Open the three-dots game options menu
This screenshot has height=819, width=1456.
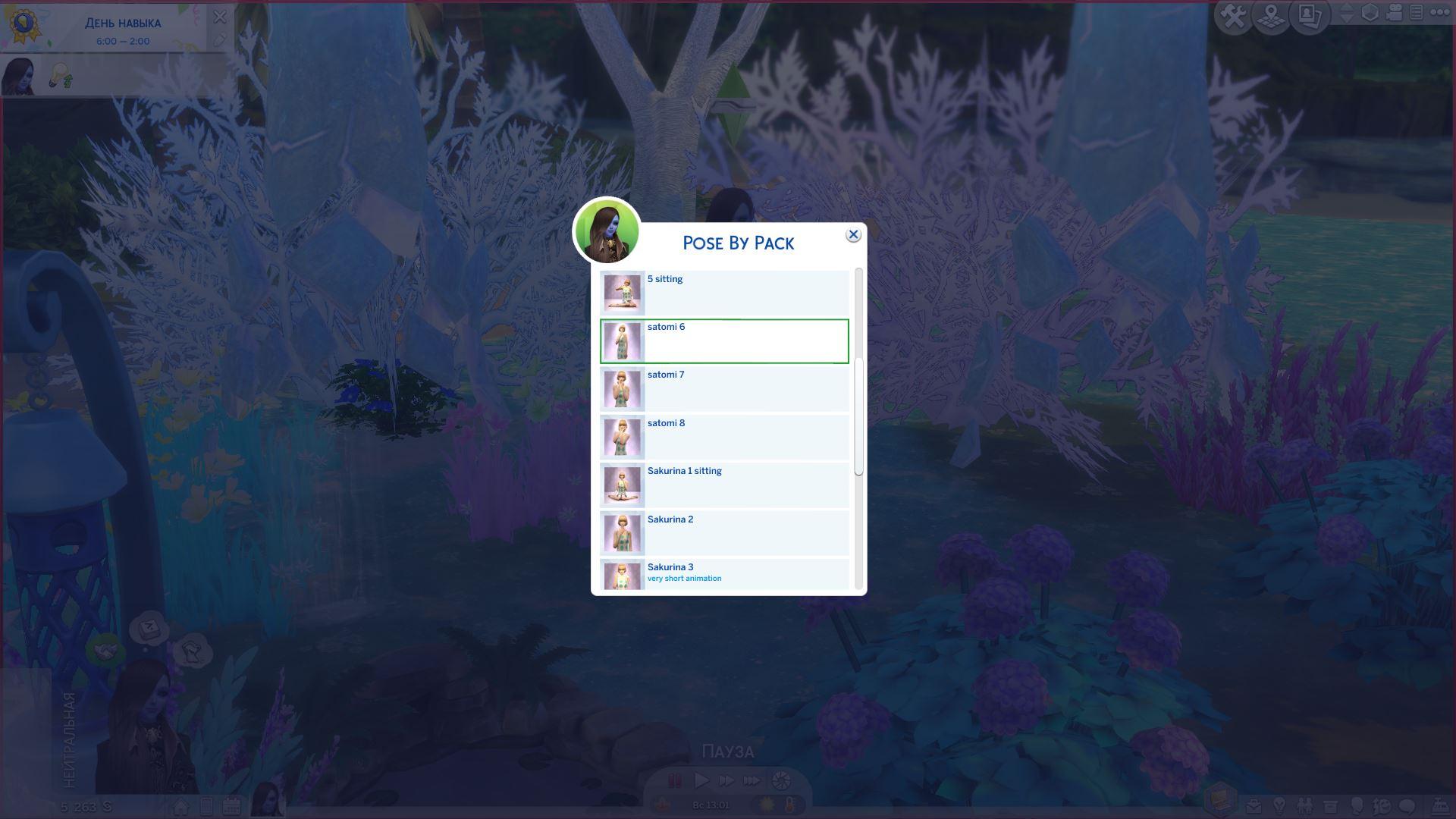pyautogui.click(x=1439, y=13)
